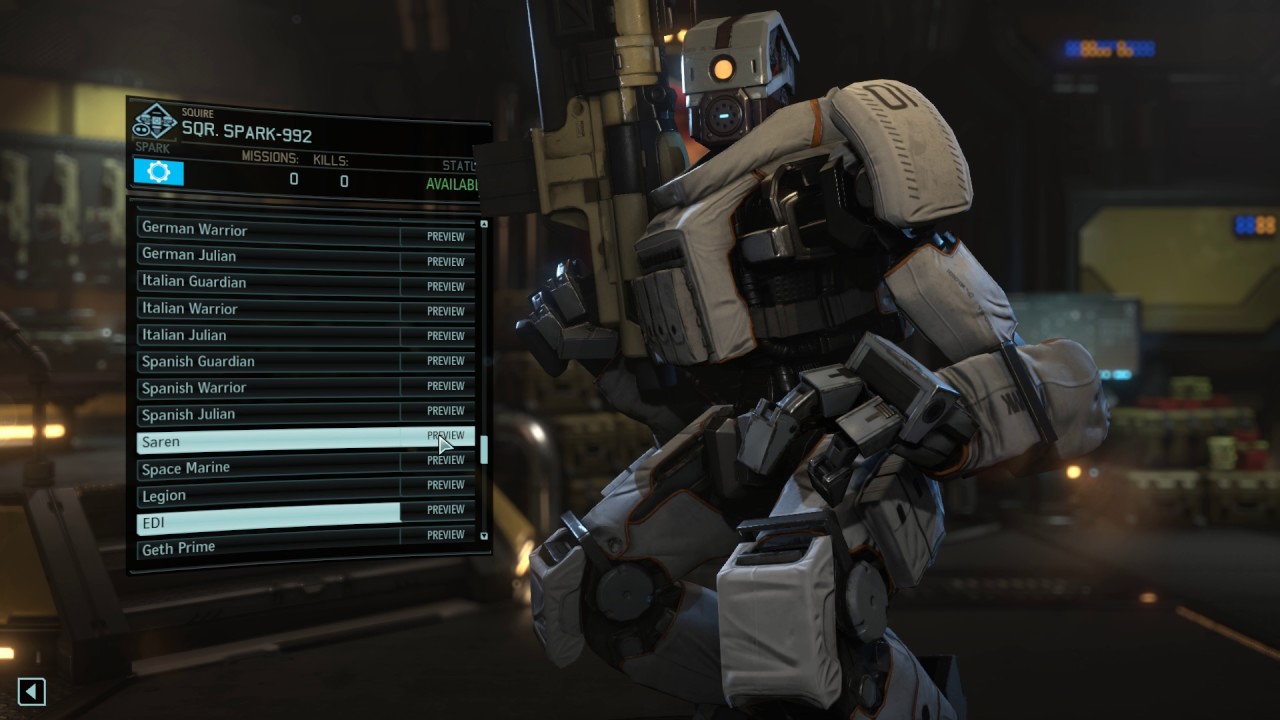The image size is (1280, 720).
Task: Preview the Space Marine voice
Action: pos(445,460)
